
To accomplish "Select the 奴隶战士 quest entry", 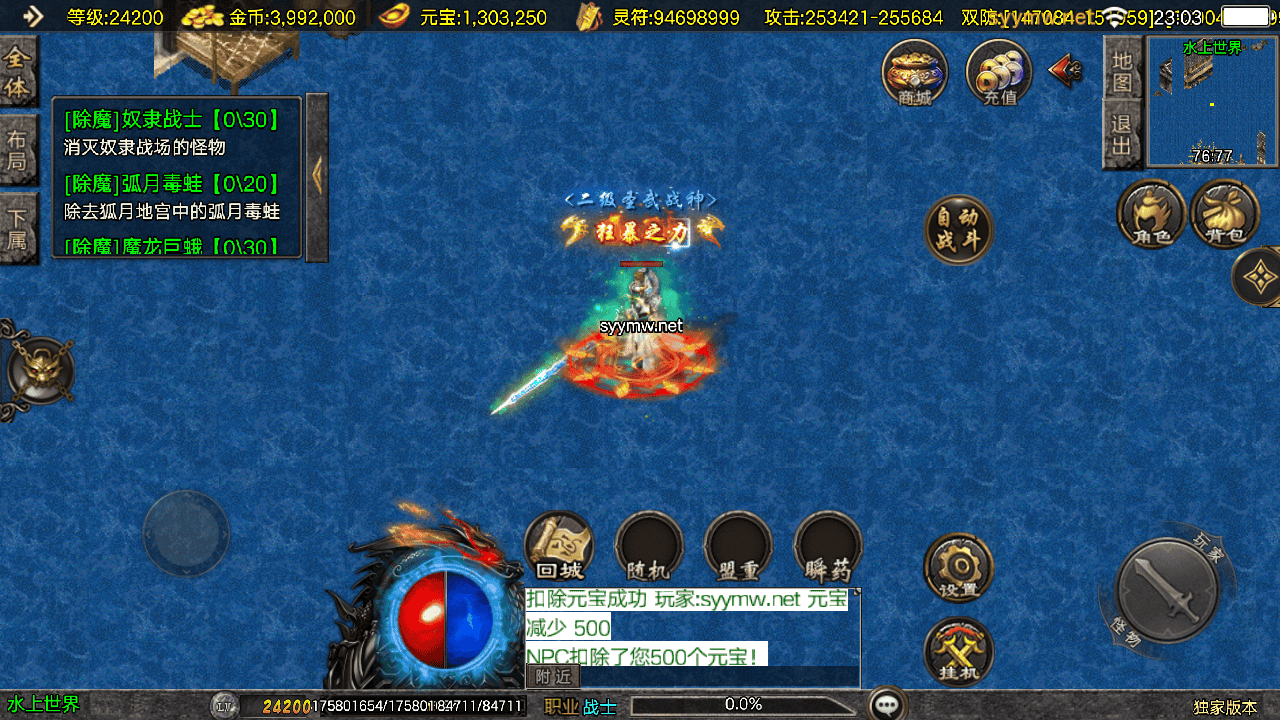I will pos(172,121).
